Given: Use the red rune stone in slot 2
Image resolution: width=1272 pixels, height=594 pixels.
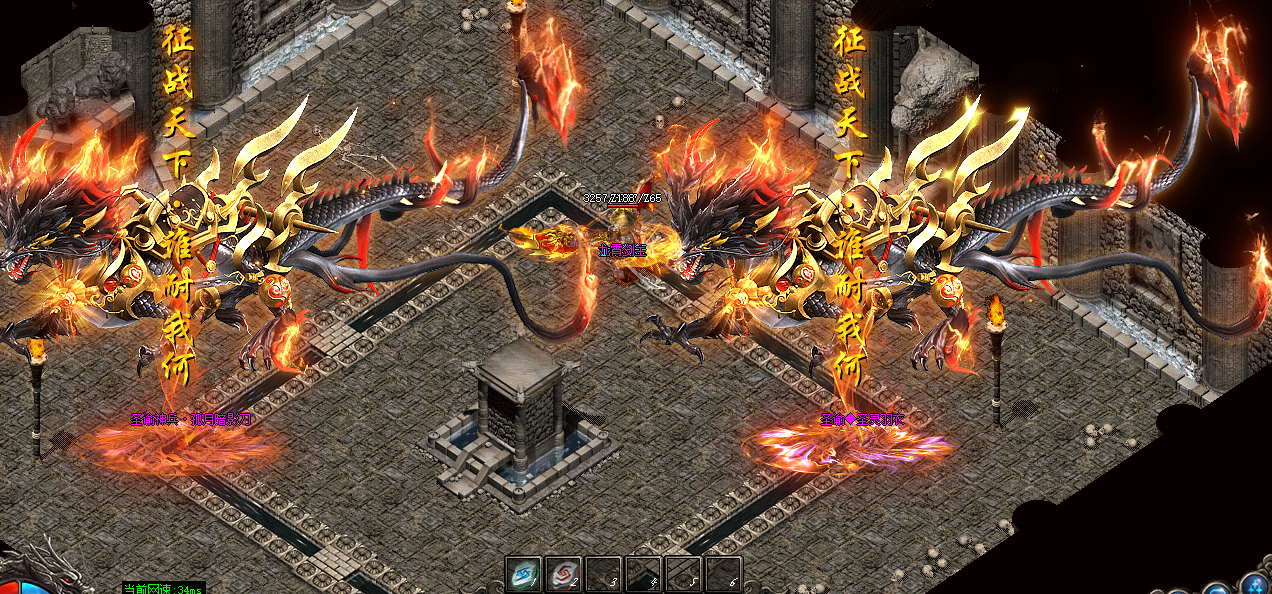Looking at the screenshot, I should click(x=563, y=574).
